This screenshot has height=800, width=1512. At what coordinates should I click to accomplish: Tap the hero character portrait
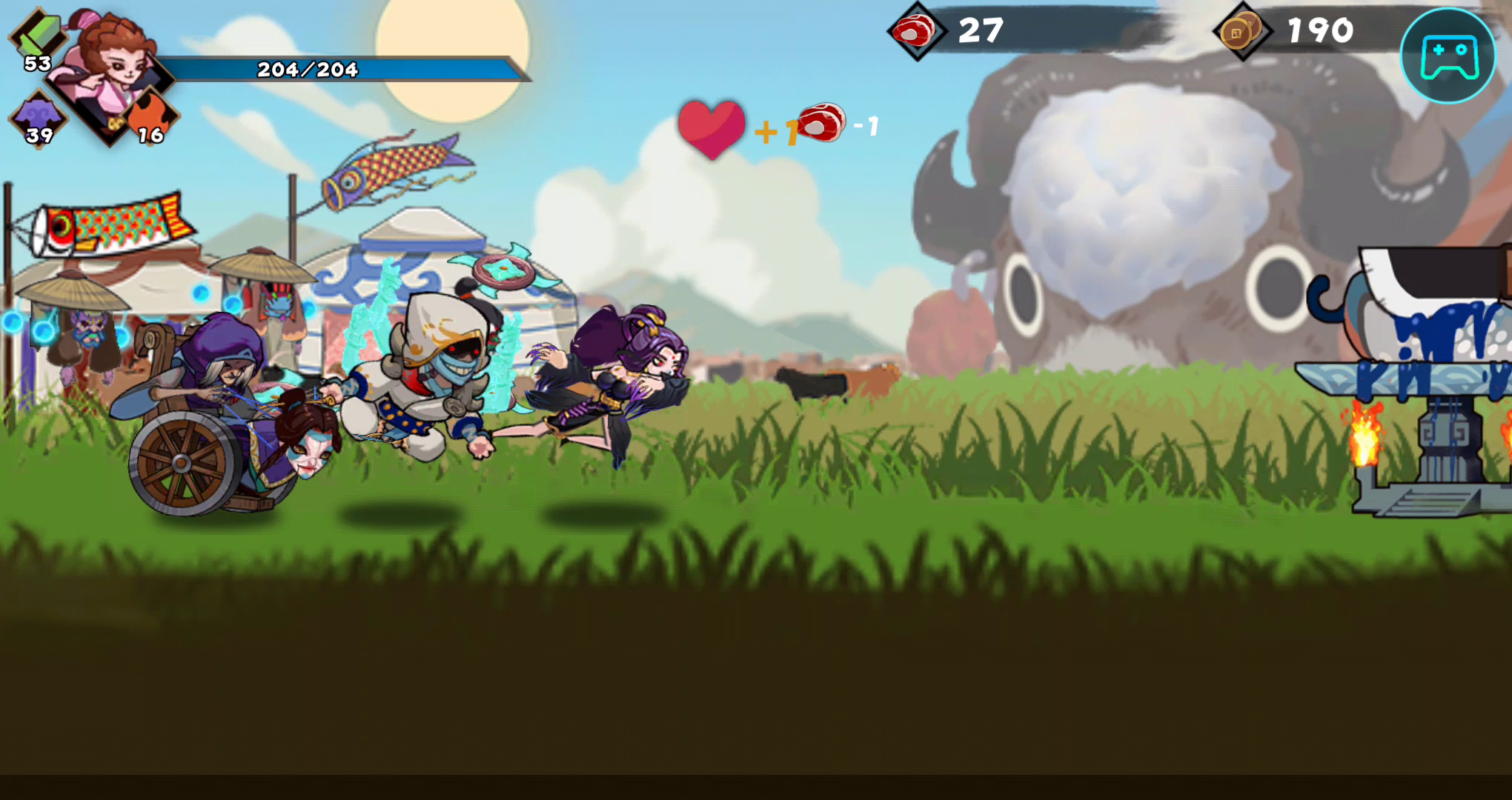click(x=111, y=70)
